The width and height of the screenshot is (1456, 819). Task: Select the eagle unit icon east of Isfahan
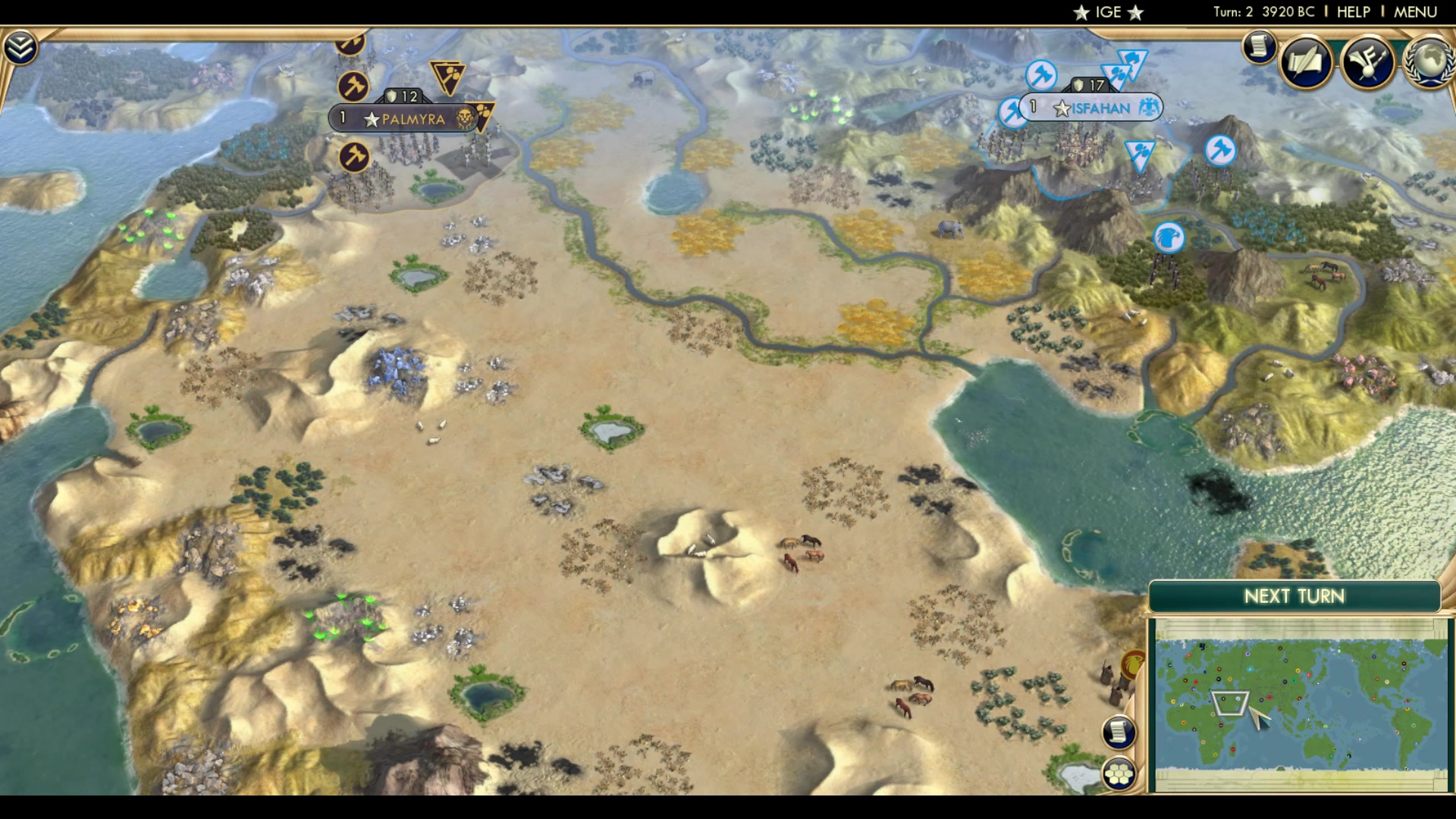point(1169,237)
